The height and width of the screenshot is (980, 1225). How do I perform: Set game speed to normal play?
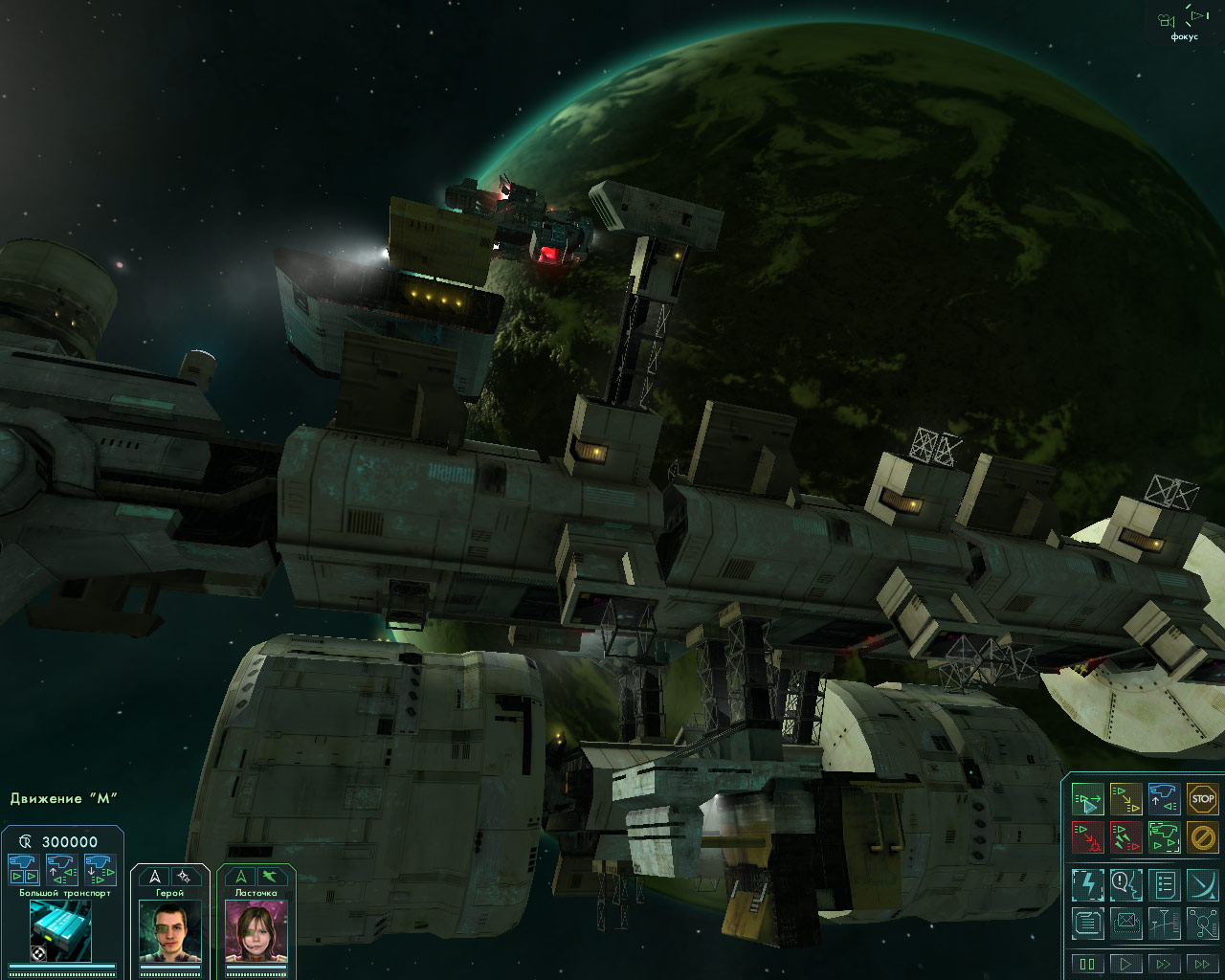point(1125,964)
